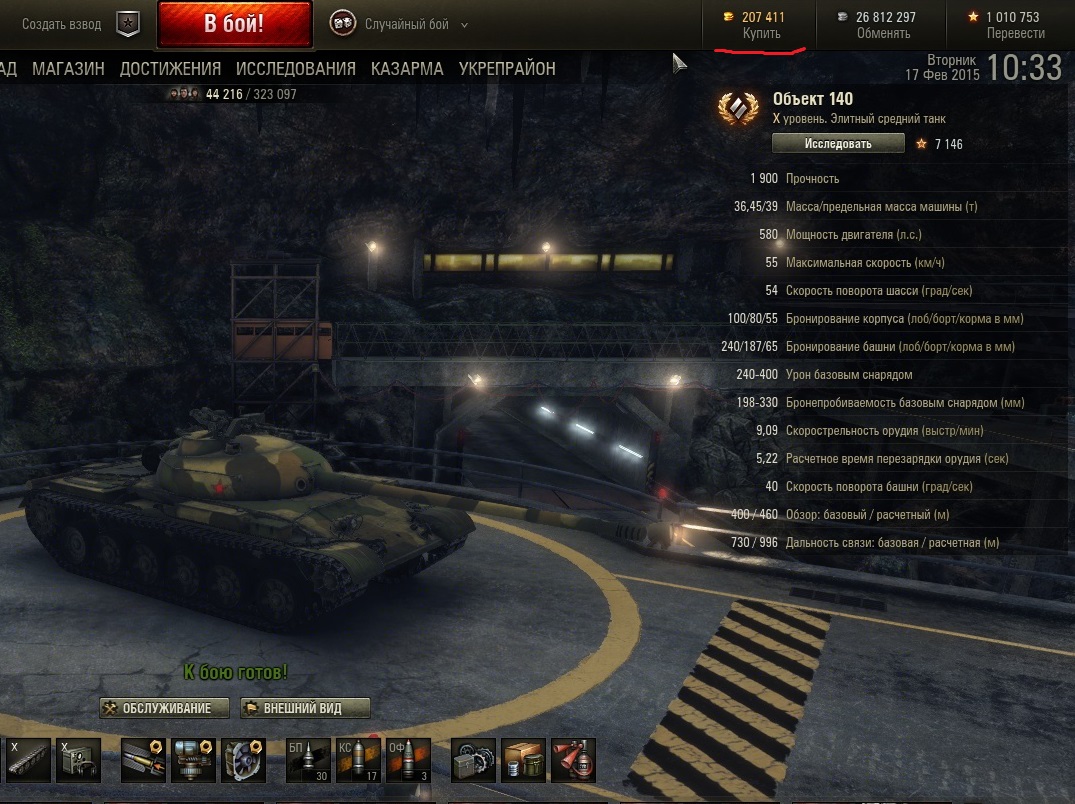1075x804 pixels.
Task: Choose the gun rammer equipment slot
Action: (144, 761)
